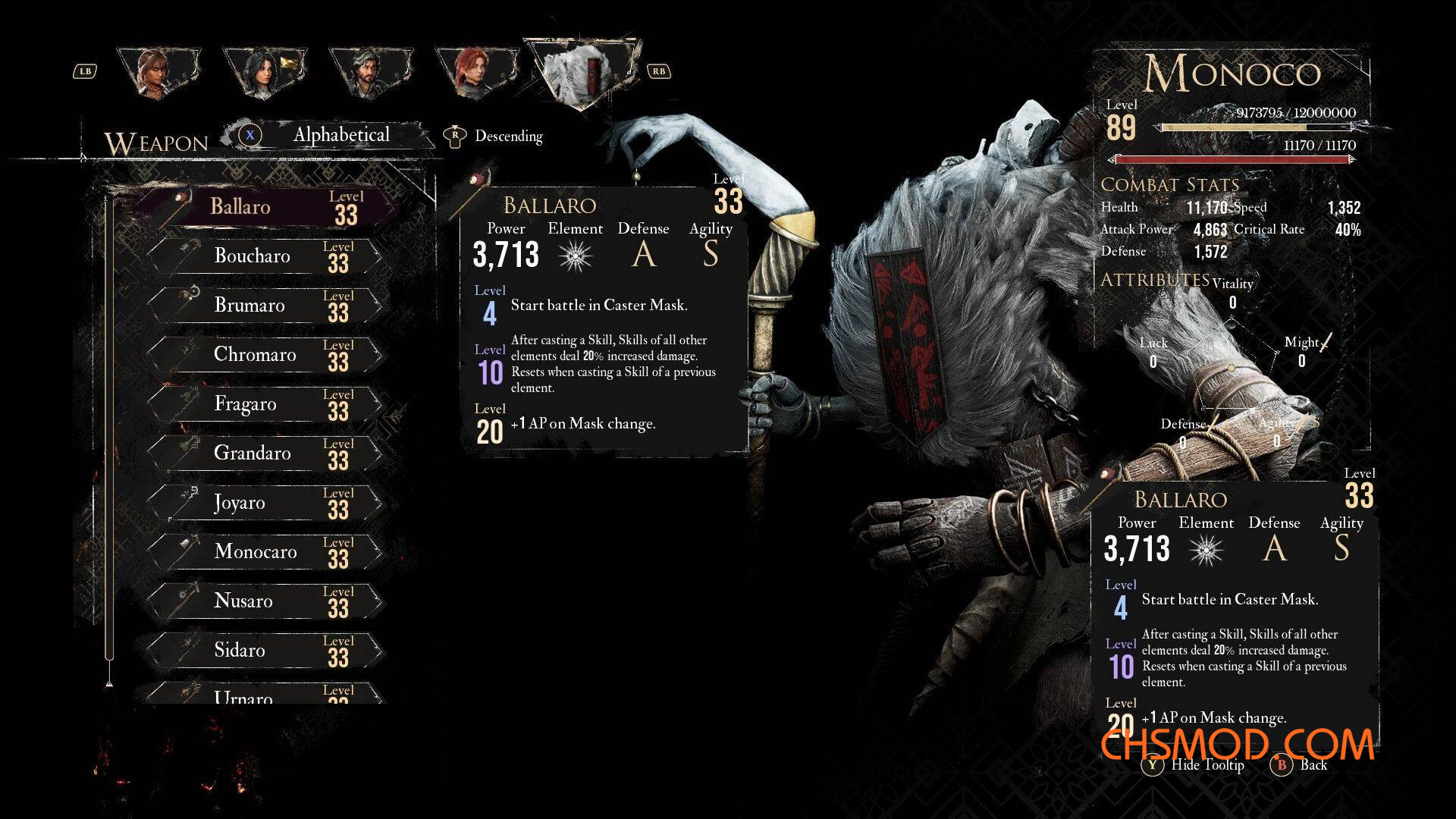Screen dimensions: 1456x819
Task: Choose Monocaro in the weapon list
Action: [265, 552]
